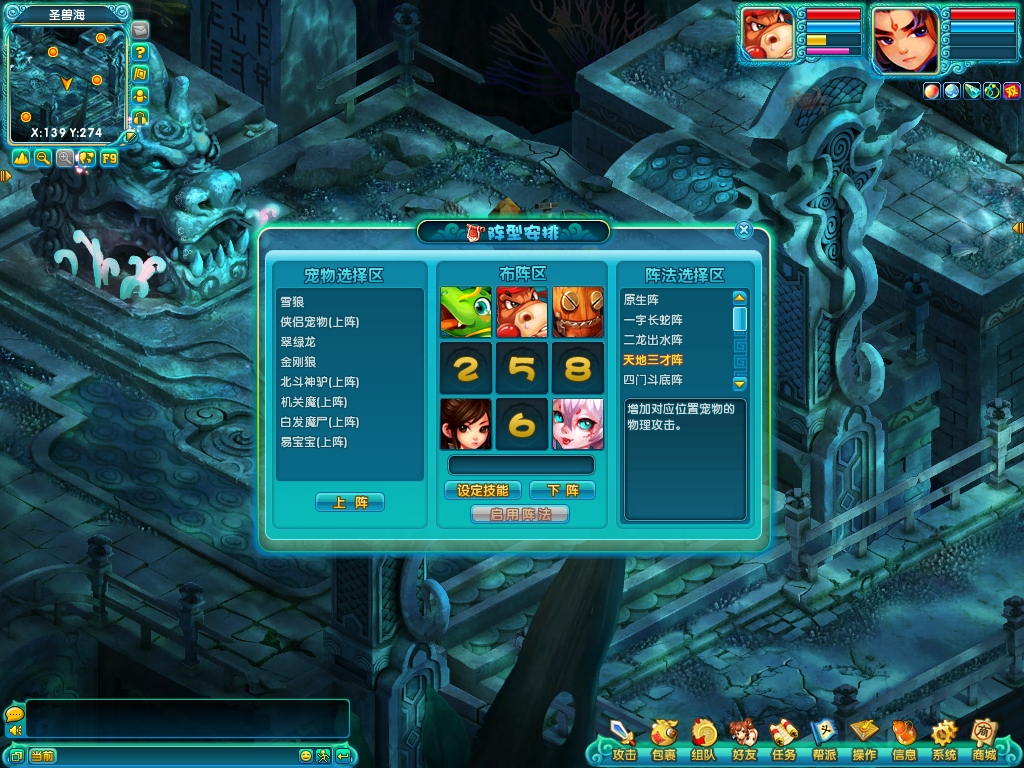Select 雪狼 in the pet list
The width and height of the screenshot is (1024, 768).
click(x=292, y=301)
